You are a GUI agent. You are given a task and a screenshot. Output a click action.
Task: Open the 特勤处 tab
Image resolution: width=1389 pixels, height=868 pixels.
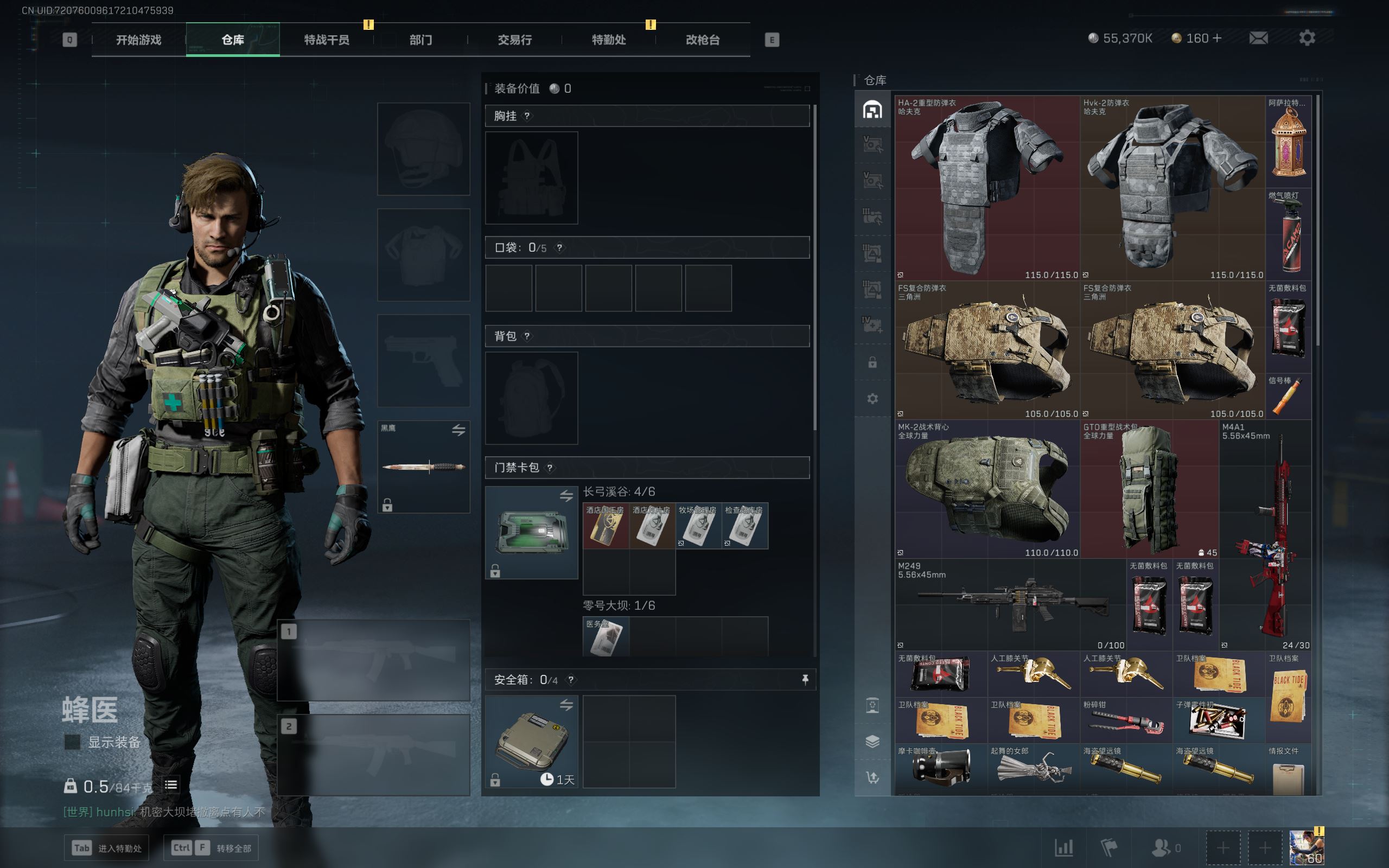pyautogui.click(x=608, y=40)
